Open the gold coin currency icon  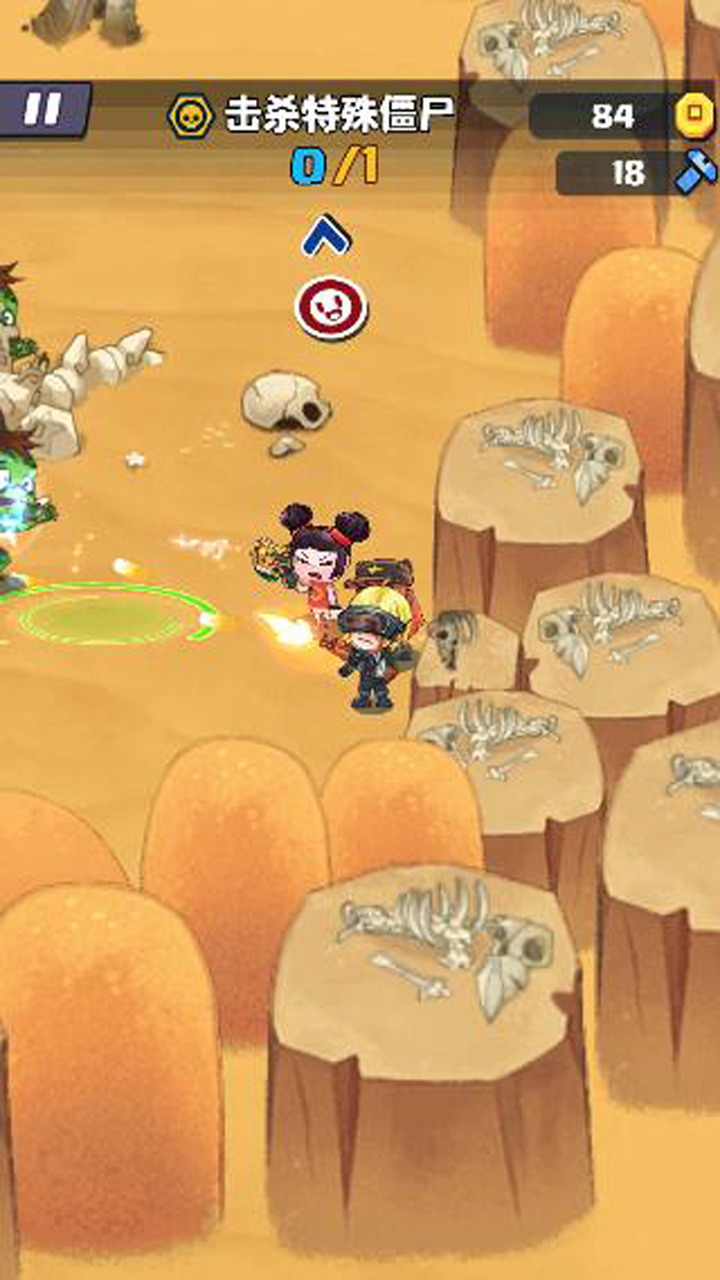[695, 116]
